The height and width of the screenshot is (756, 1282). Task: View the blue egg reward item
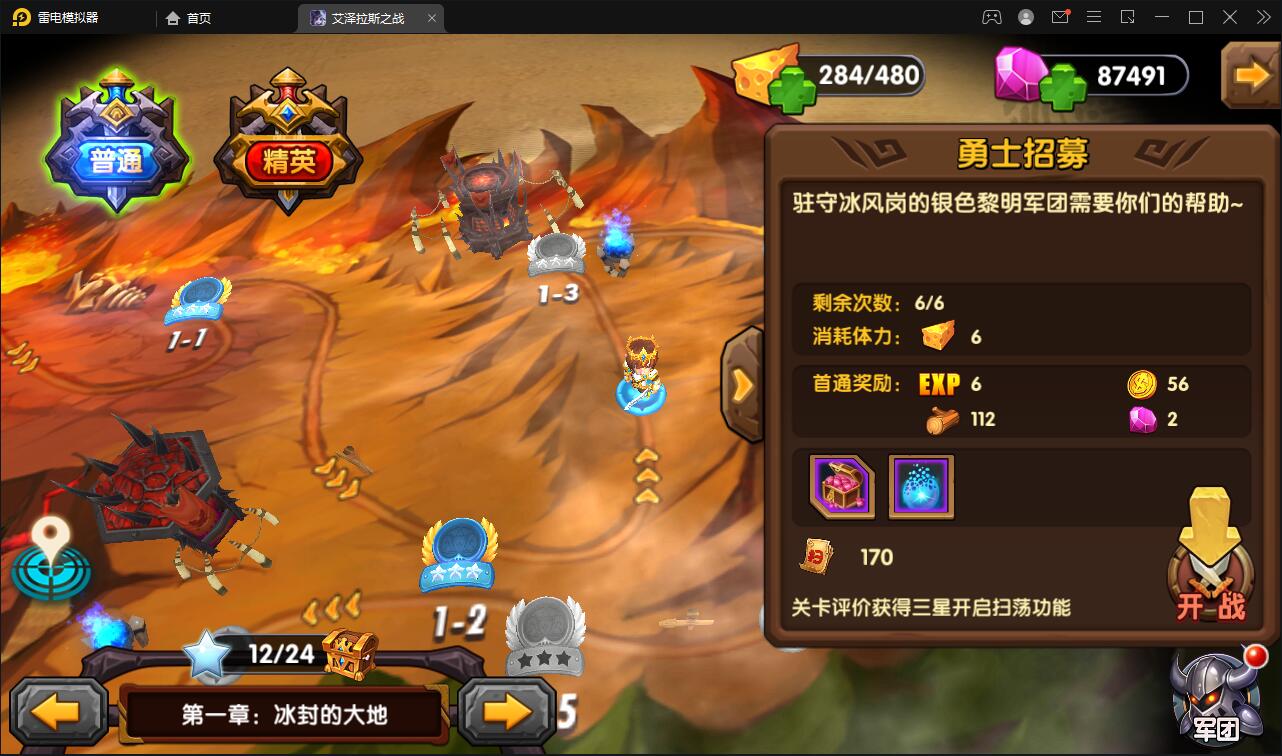921,487
